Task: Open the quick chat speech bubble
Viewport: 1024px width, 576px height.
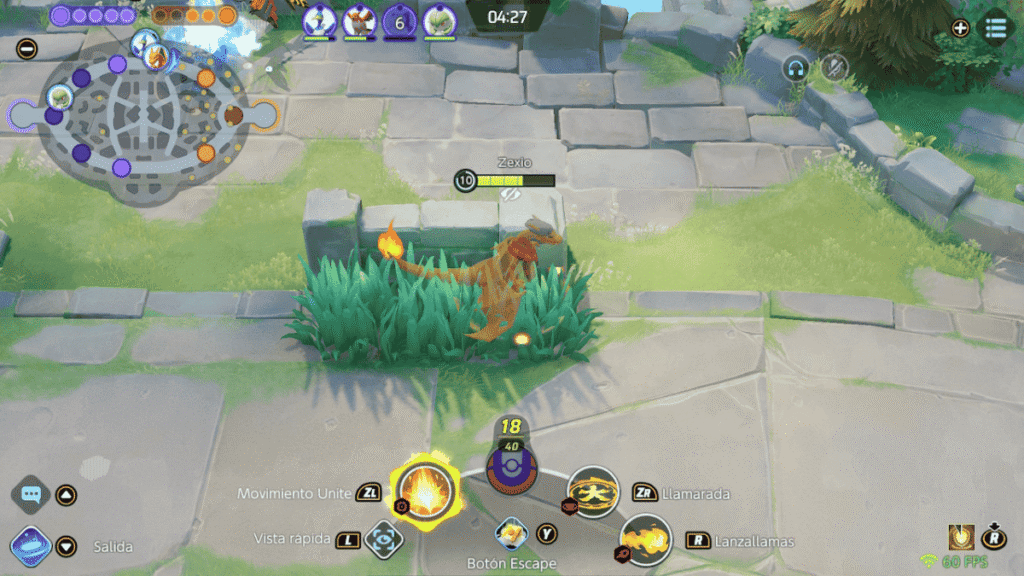Action: pos(31,494)
